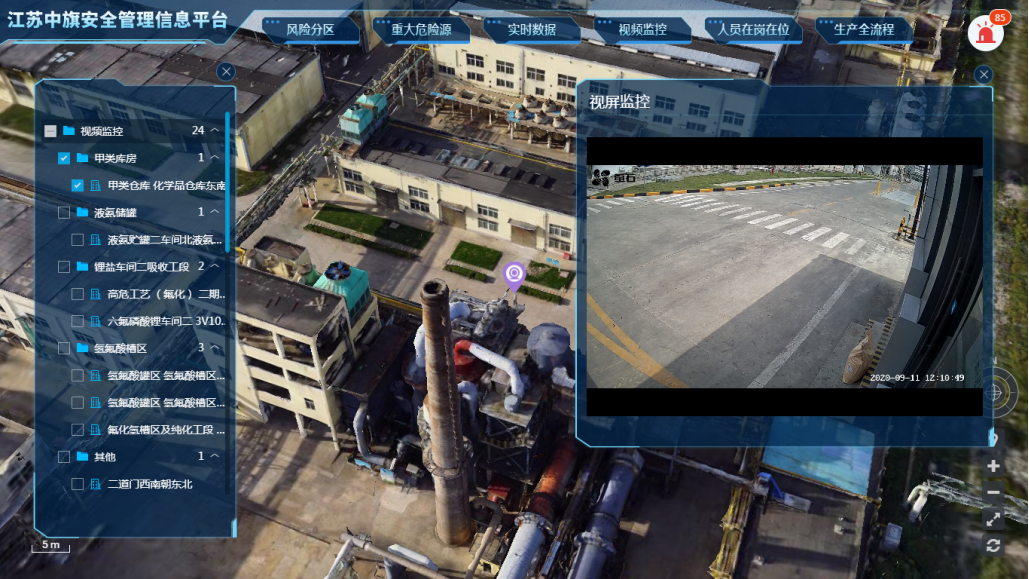Image resolution: width=1029 pixels, height=579 pixels.
Task: Switch to the 重大危险源 tab
Action: (421, 30)
